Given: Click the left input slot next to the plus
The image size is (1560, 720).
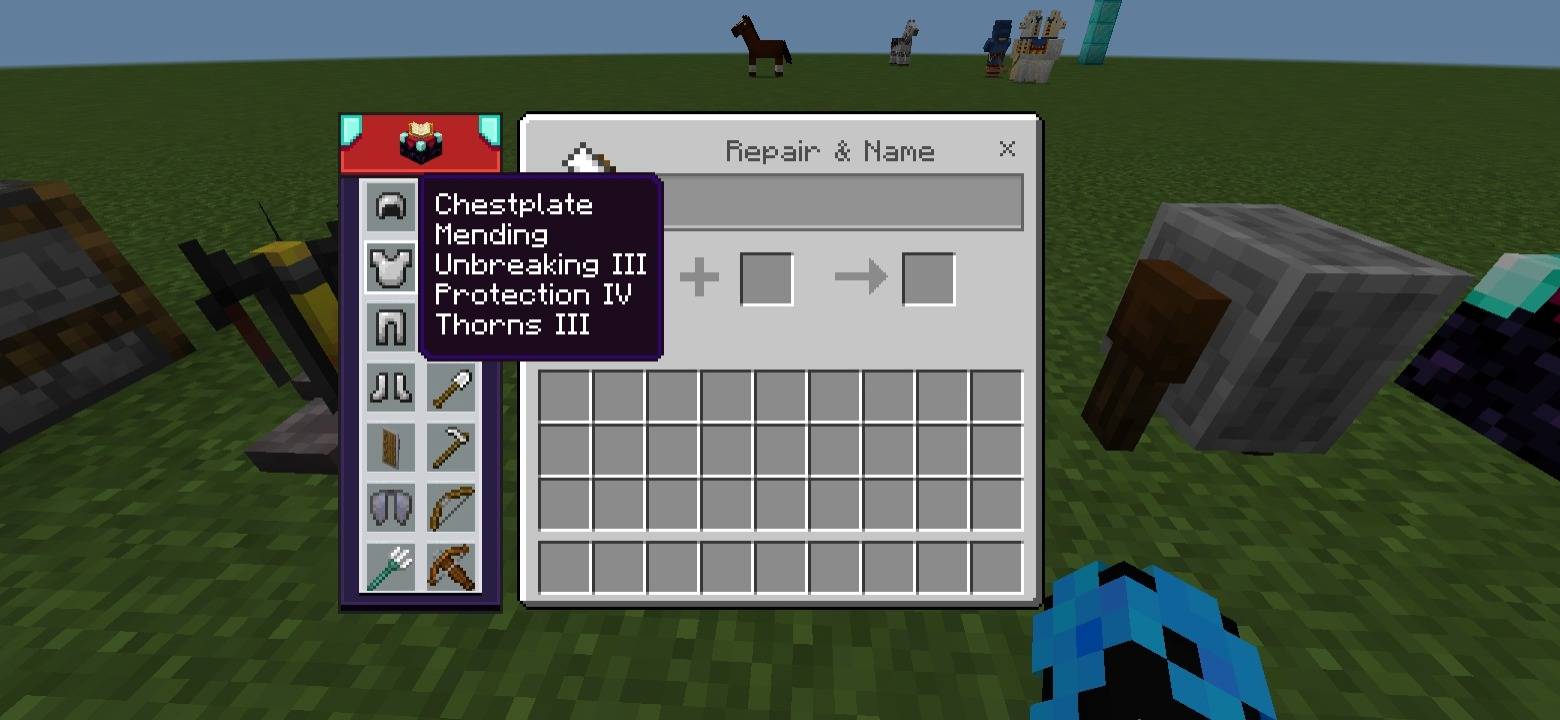Looking at the screenshot, I should (x=766, y=278).
